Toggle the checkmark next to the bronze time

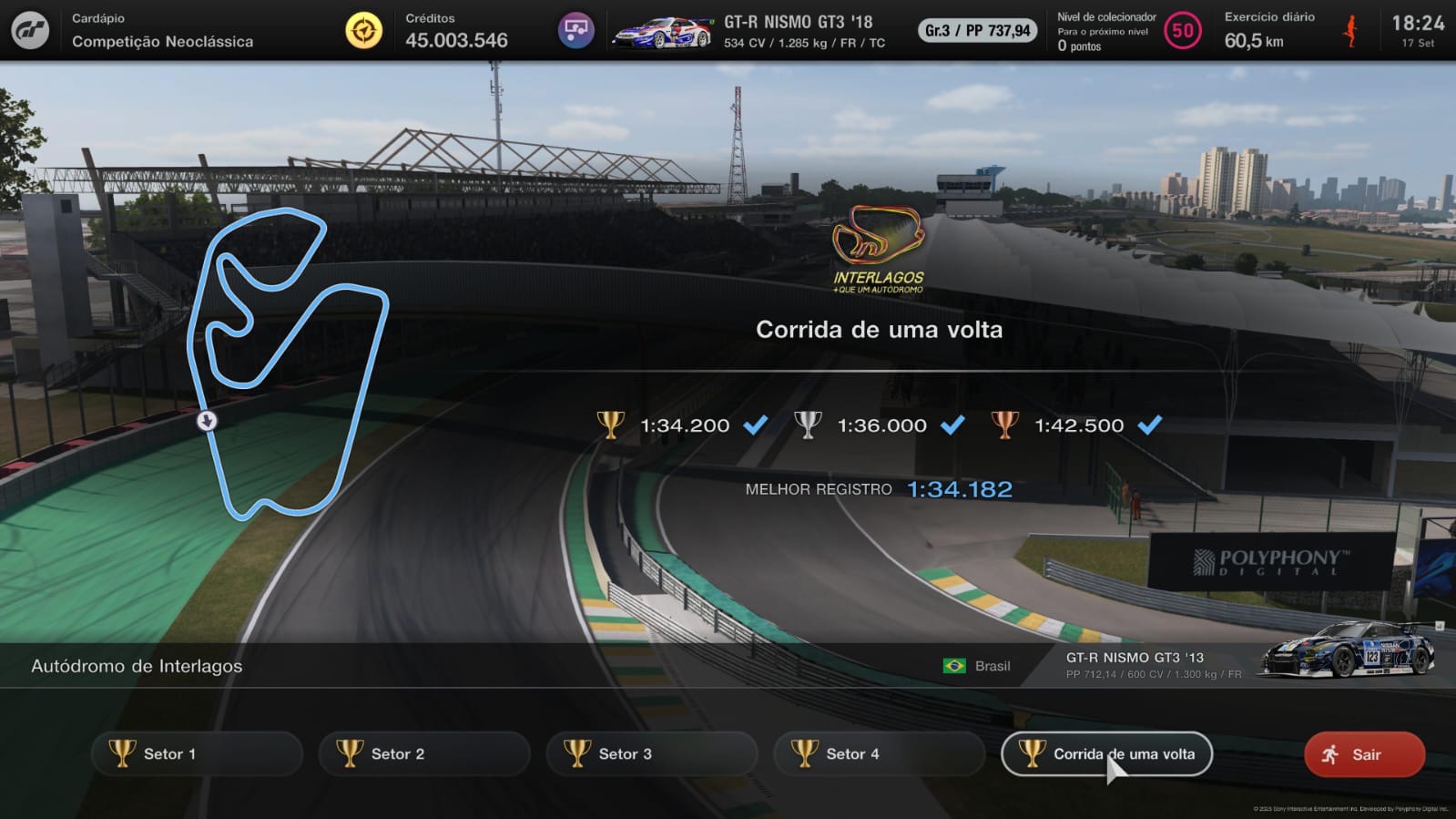1149,425
